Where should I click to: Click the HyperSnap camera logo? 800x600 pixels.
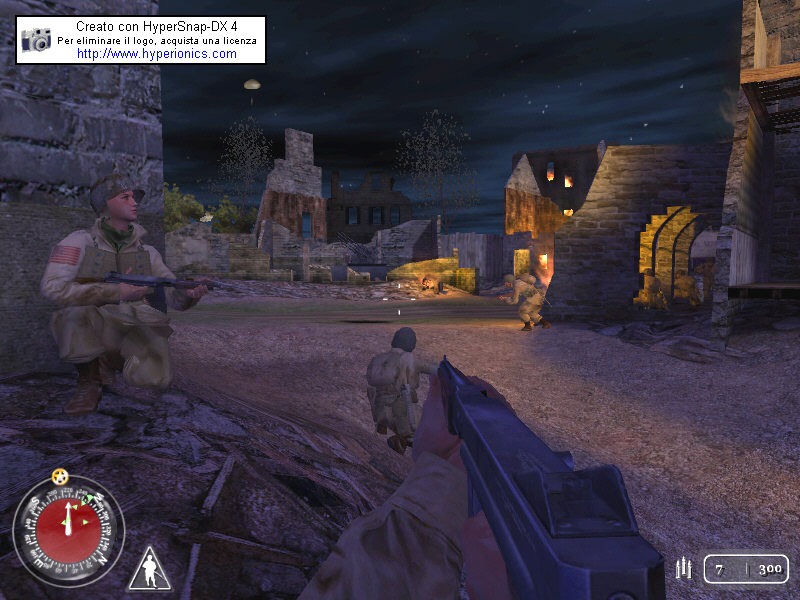click(x=36, y=40)
